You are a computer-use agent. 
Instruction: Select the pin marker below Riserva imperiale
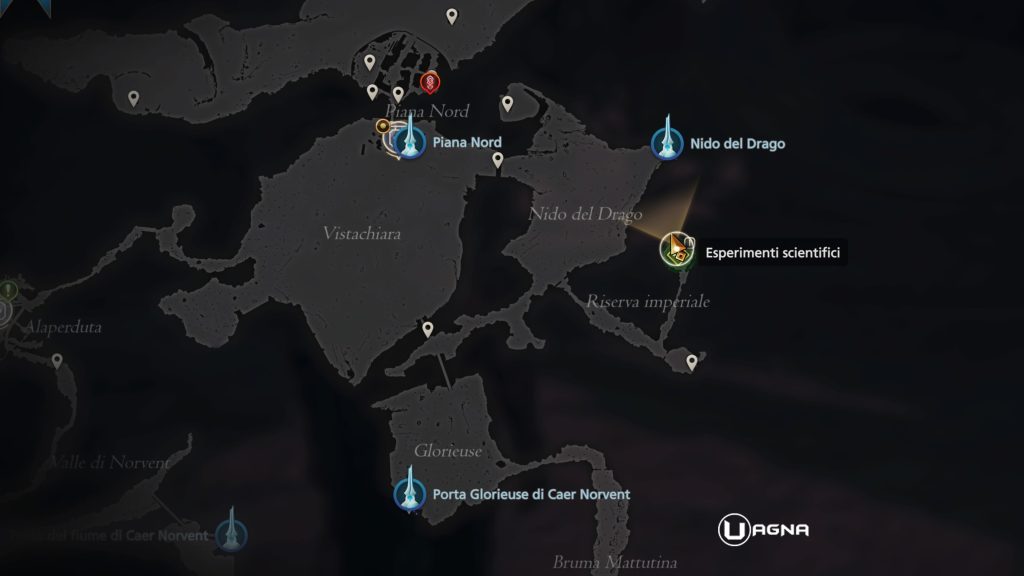pyautogui.click(x=690, y=361)
